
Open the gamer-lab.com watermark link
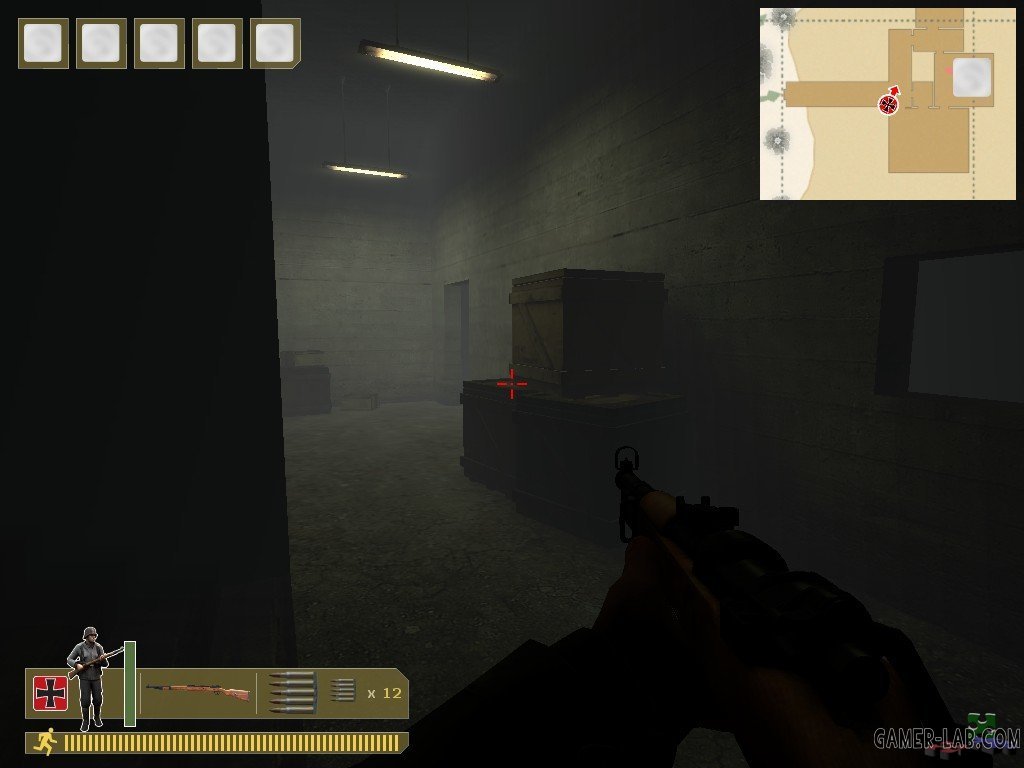tap(946, 738)
